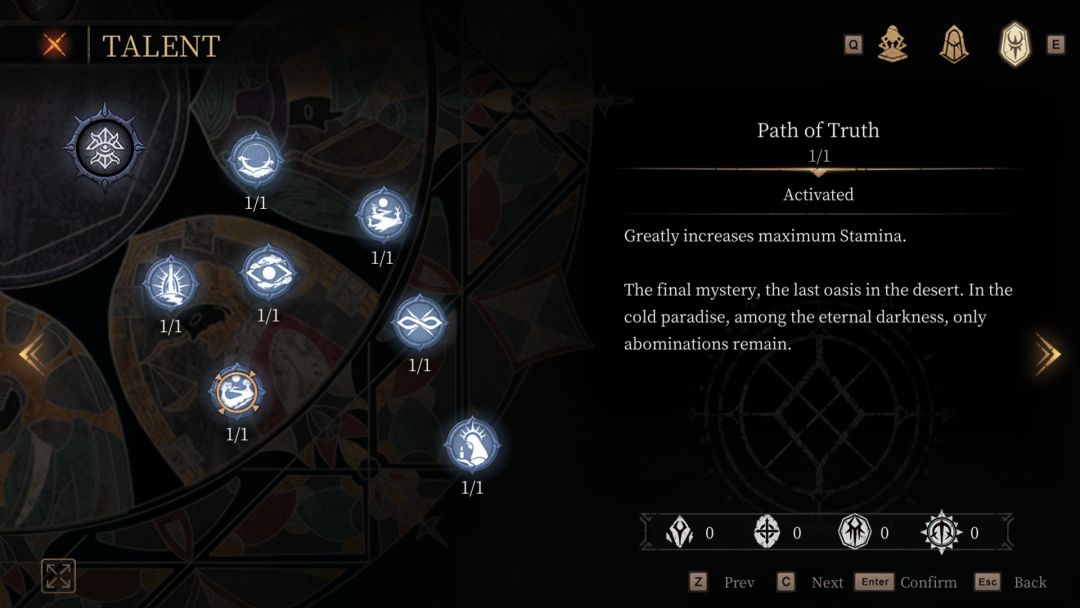The height and width of the screenshot is (608, 1080).
Task: Select the hooded figure talent node
Action: coord(472,444)
